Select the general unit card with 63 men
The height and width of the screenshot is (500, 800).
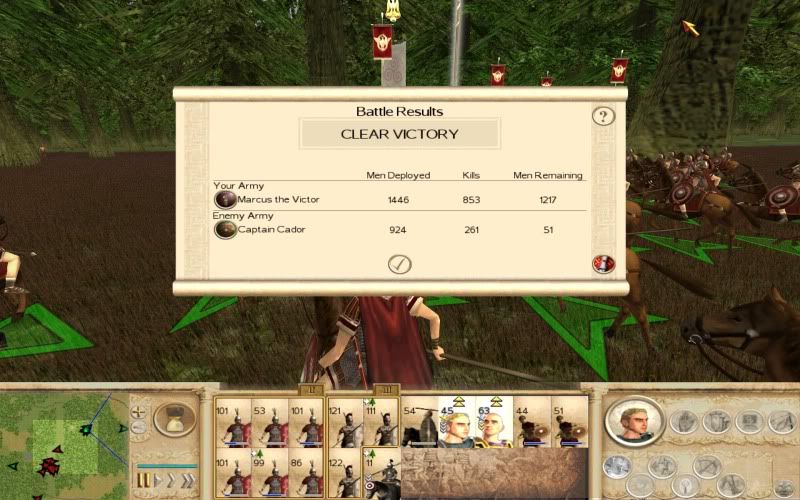(494, 424)
